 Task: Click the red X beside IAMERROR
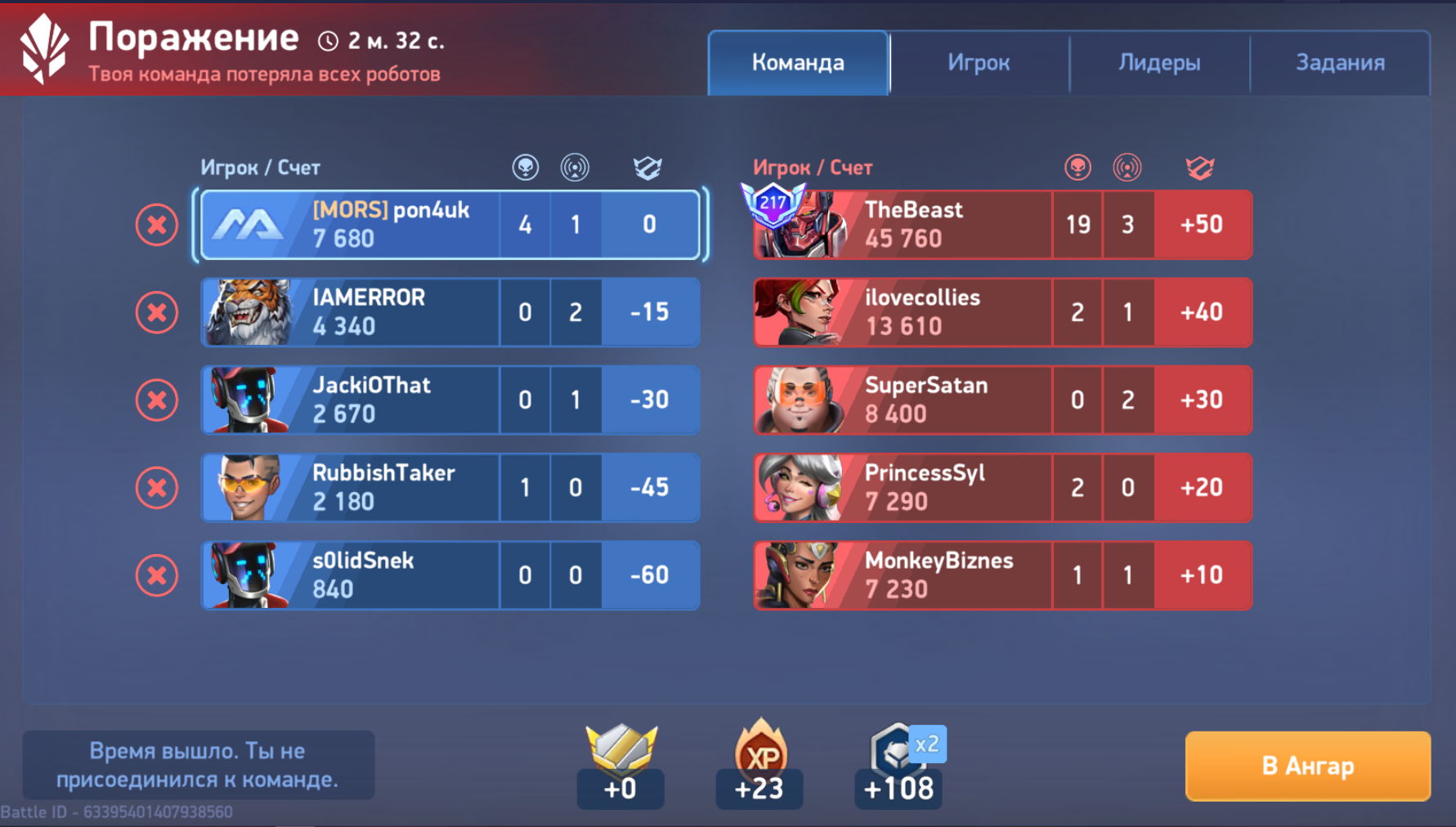(x=157, y=312)
